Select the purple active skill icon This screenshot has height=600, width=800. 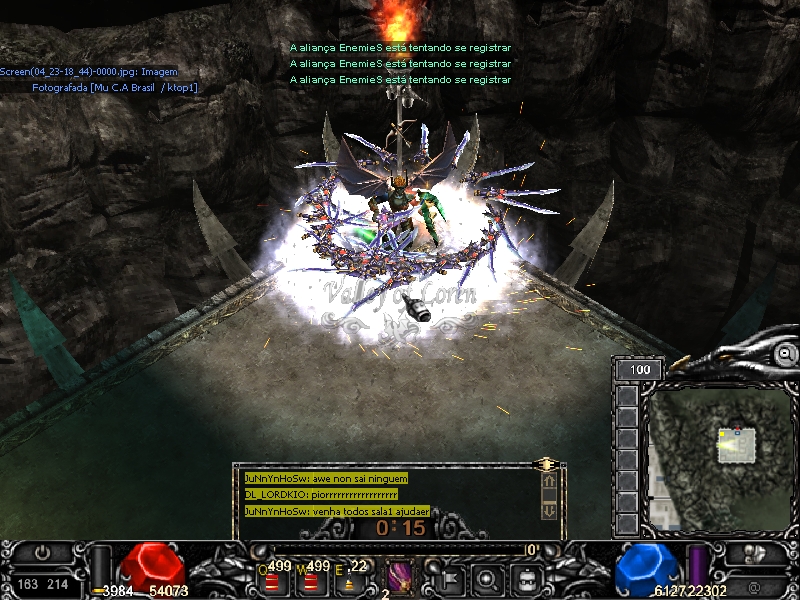click(x=399, y=577)
